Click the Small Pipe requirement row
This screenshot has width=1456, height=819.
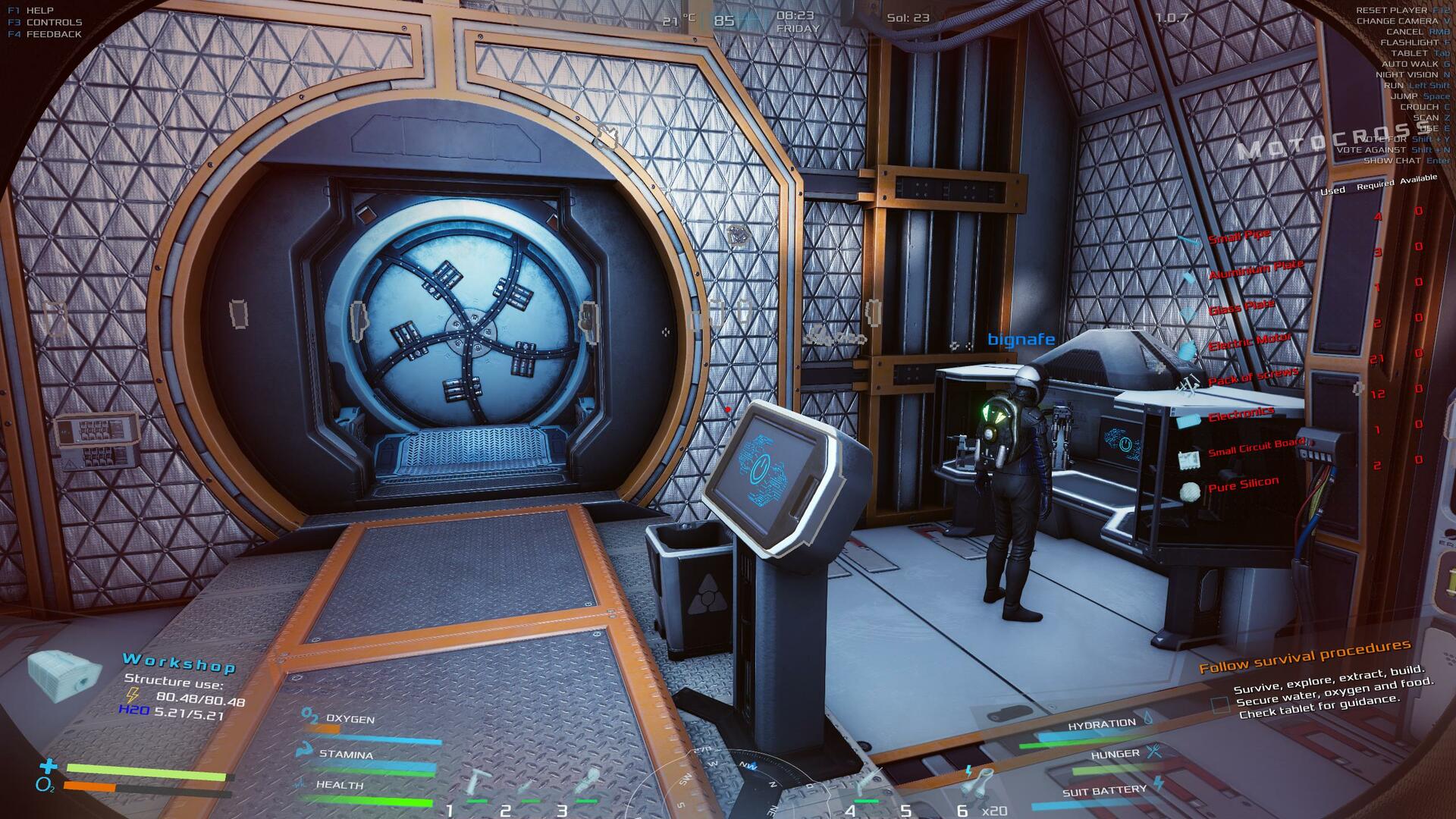[1238, 237]
